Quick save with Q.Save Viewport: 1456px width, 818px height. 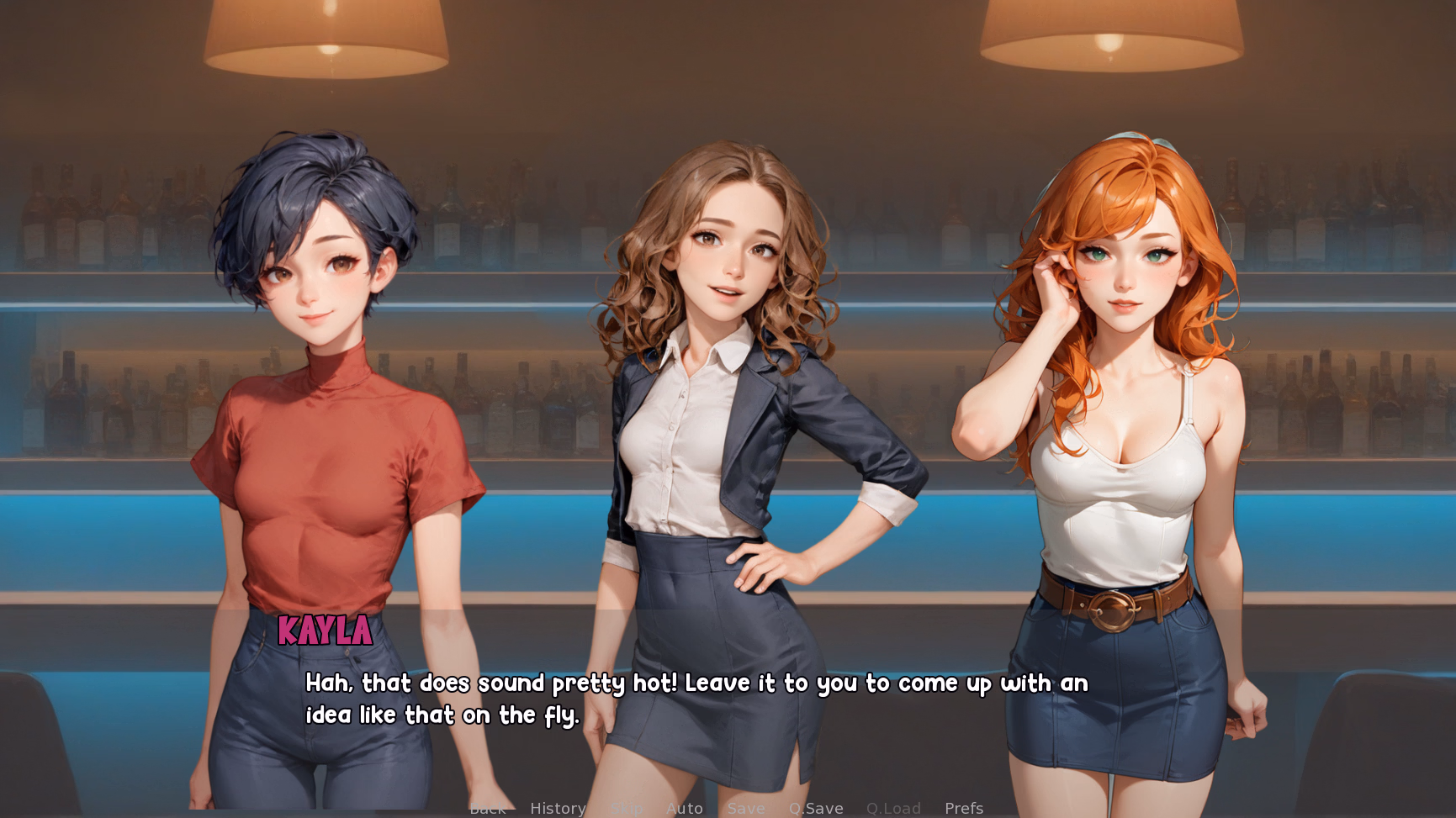[816, 808]
